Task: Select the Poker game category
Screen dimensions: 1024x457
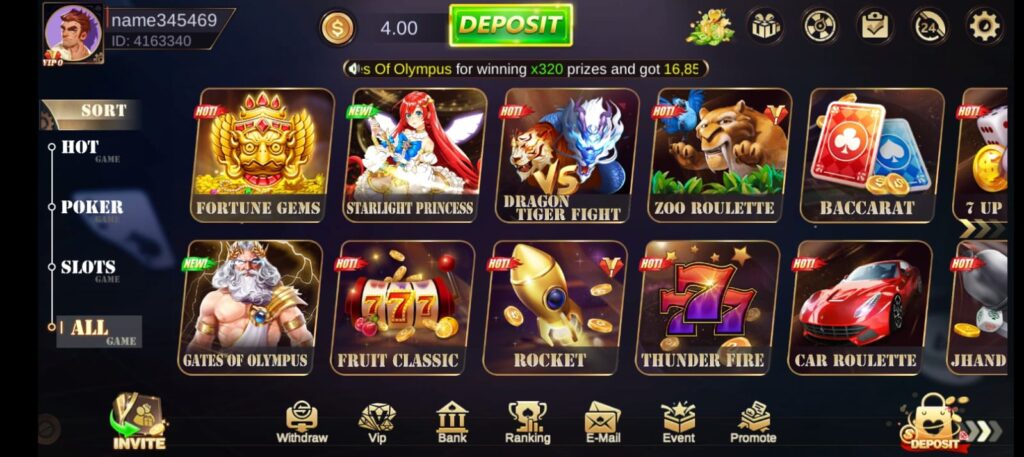Action: pos(91,208)
